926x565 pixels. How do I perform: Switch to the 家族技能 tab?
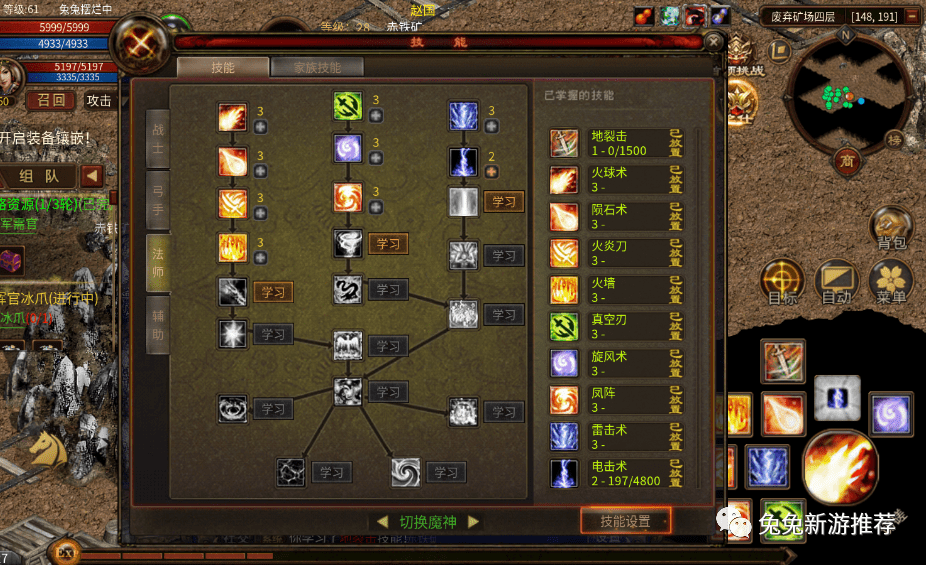(x=317, y=68)
